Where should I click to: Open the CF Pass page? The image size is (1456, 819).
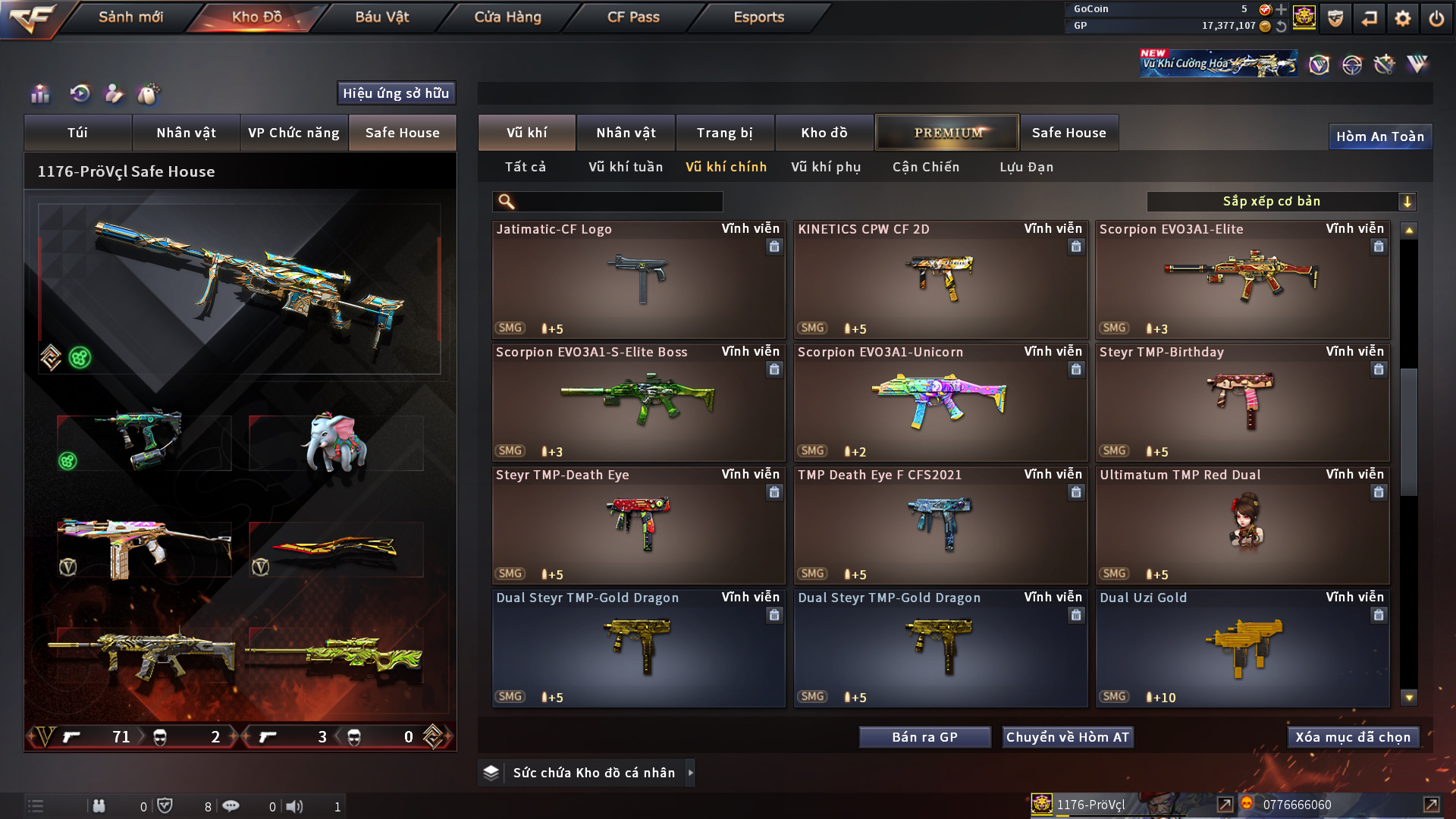point(633,17)
